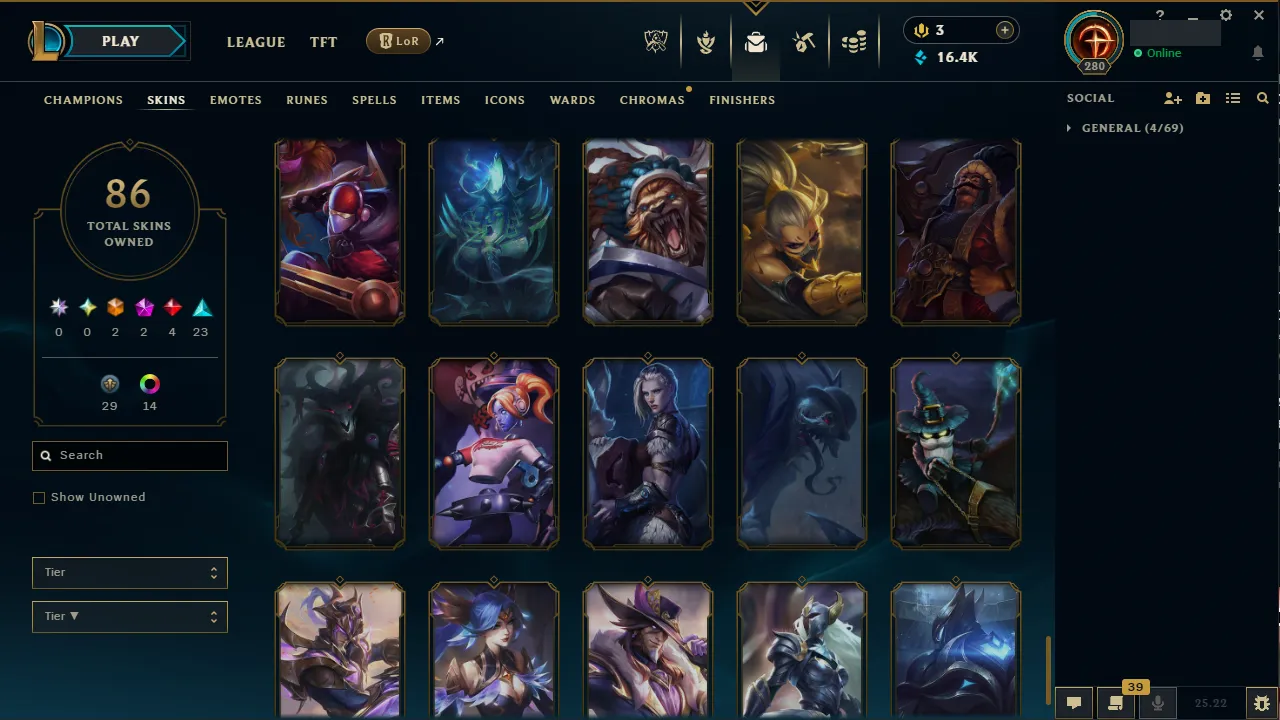This screenshot has height=720, width=1280.
Task: Open the first Tier dropdown filter
Action: [129, 572]
